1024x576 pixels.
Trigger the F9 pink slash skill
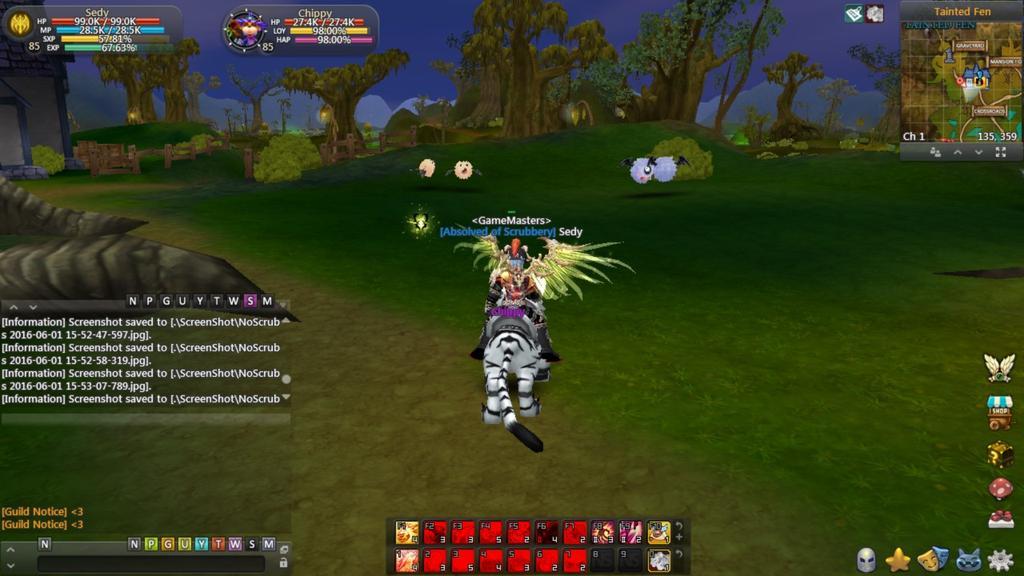tap(631, 533)
